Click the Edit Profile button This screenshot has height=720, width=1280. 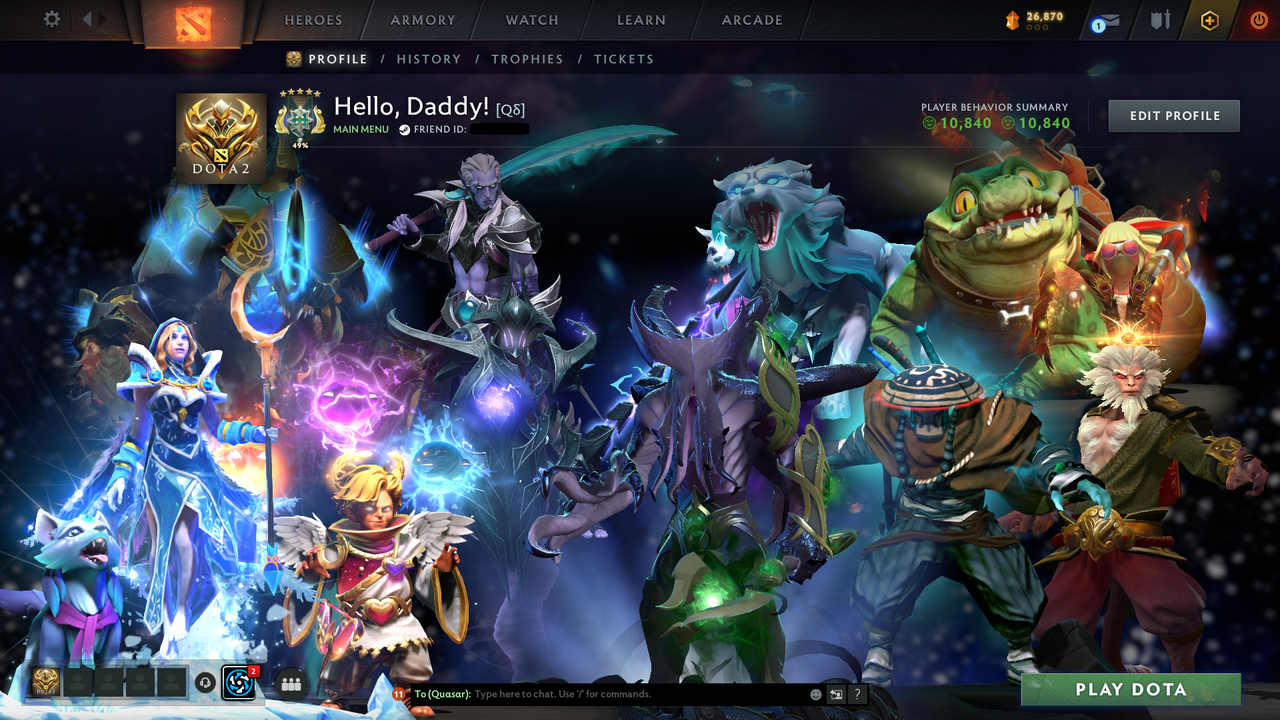click(1173, 115)
